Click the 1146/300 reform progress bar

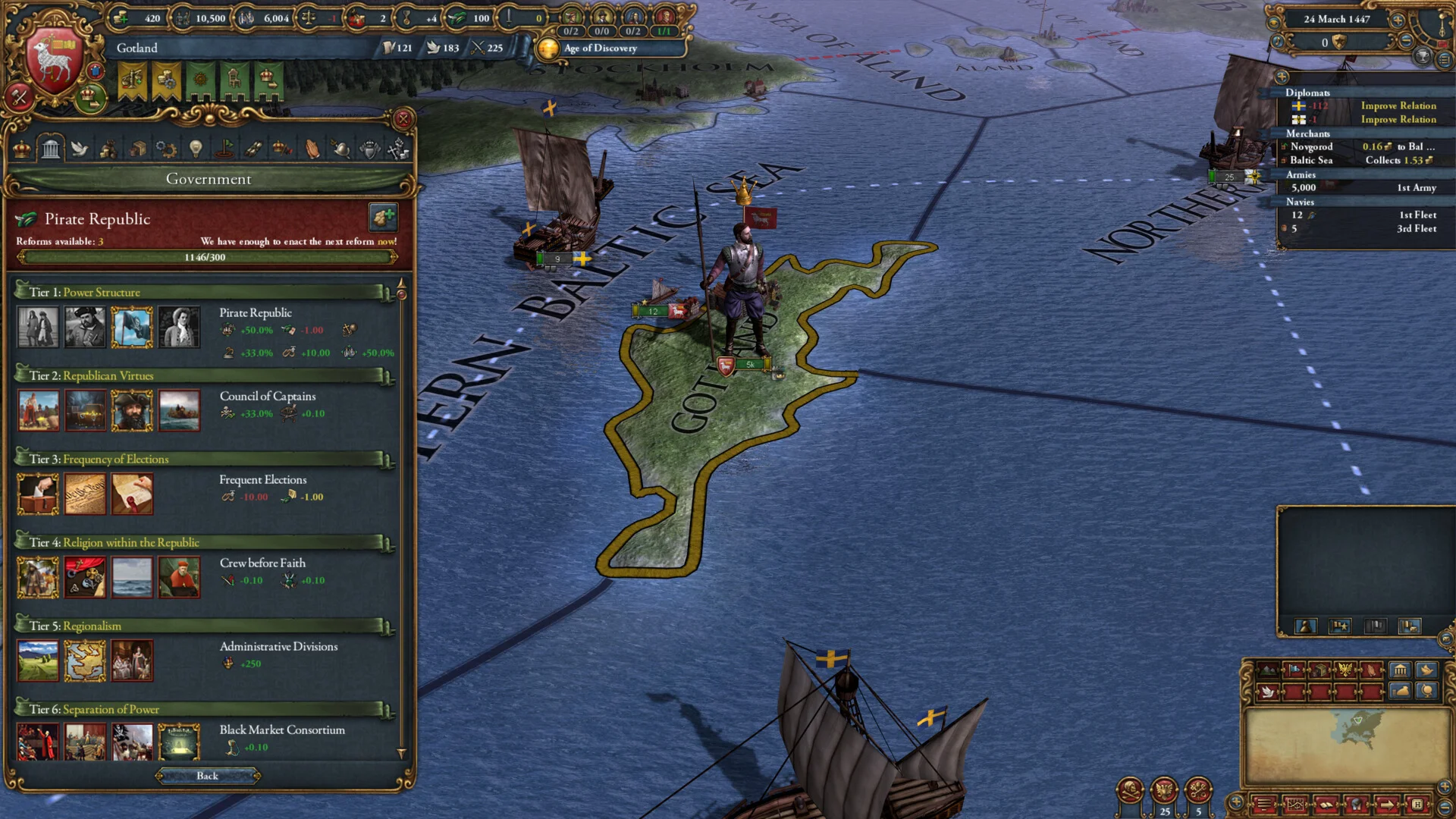click(207, 256)
